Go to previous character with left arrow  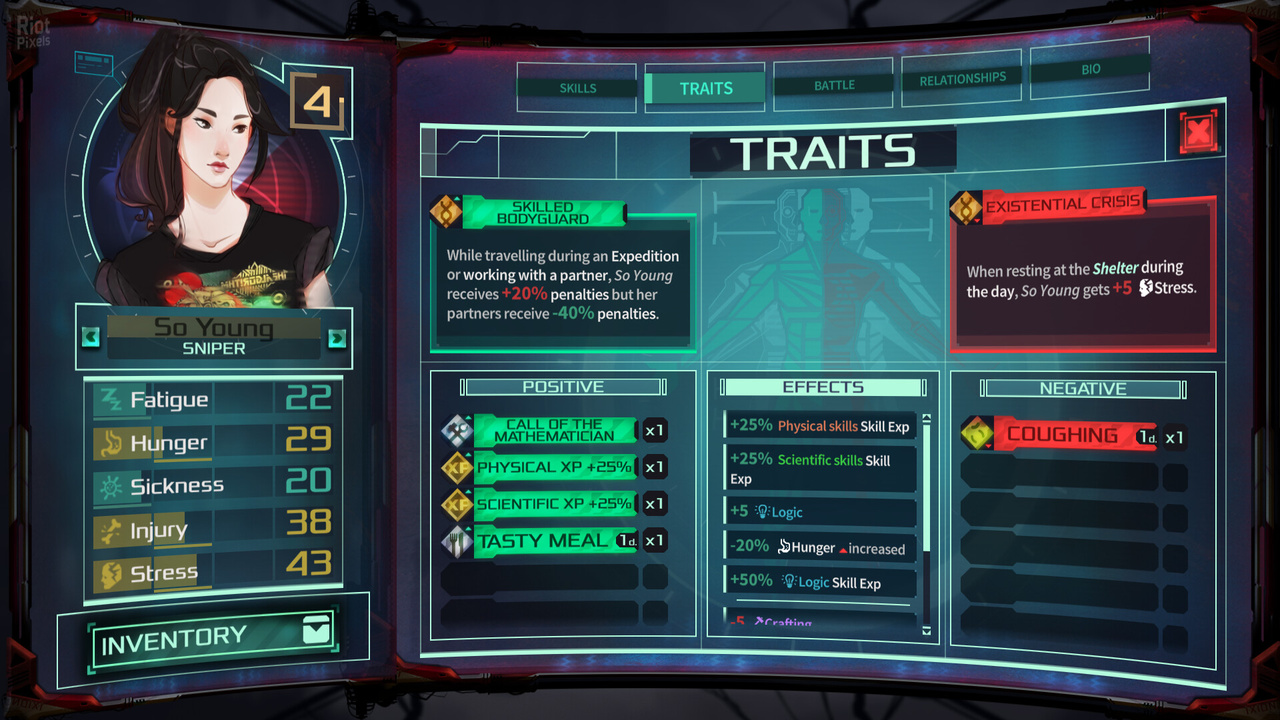[91, 337]
